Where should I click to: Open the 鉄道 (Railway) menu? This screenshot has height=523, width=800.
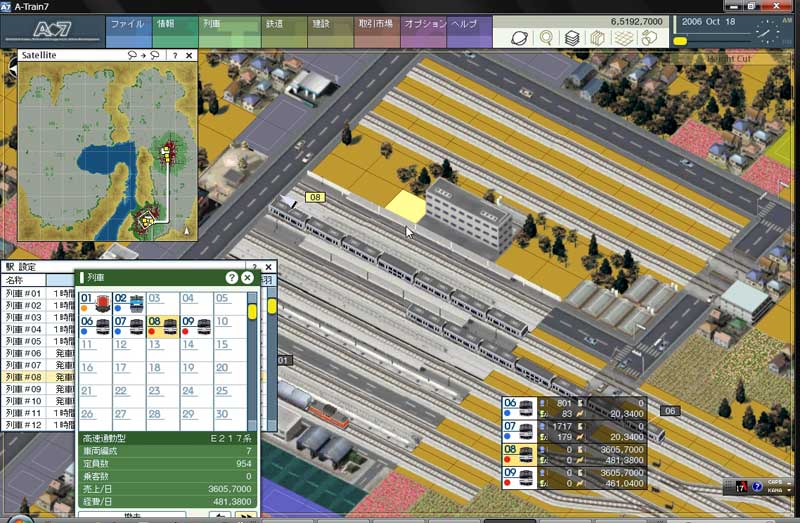click(274, 23)
